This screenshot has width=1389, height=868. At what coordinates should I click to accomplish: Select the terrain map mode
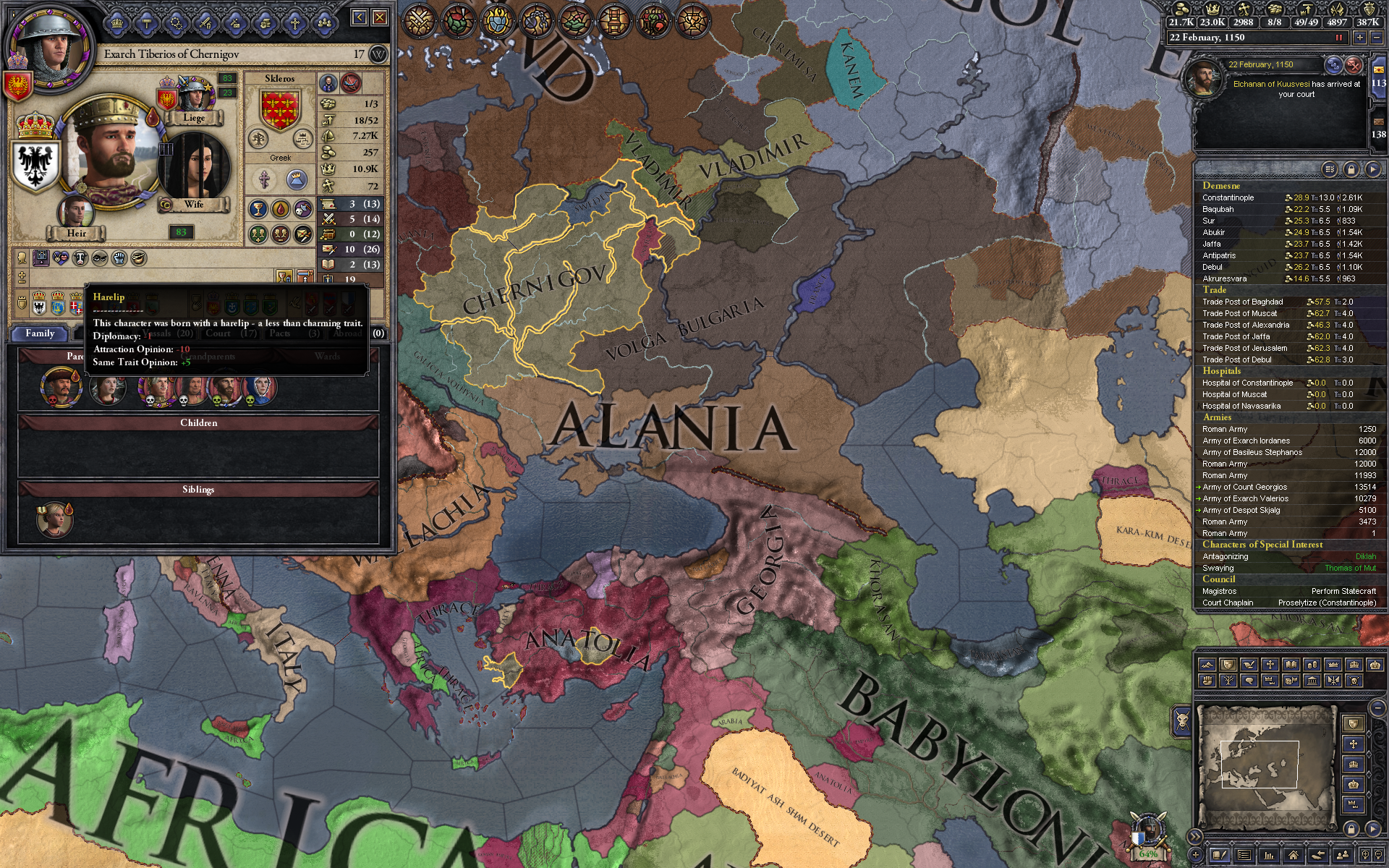(1207, 665)
